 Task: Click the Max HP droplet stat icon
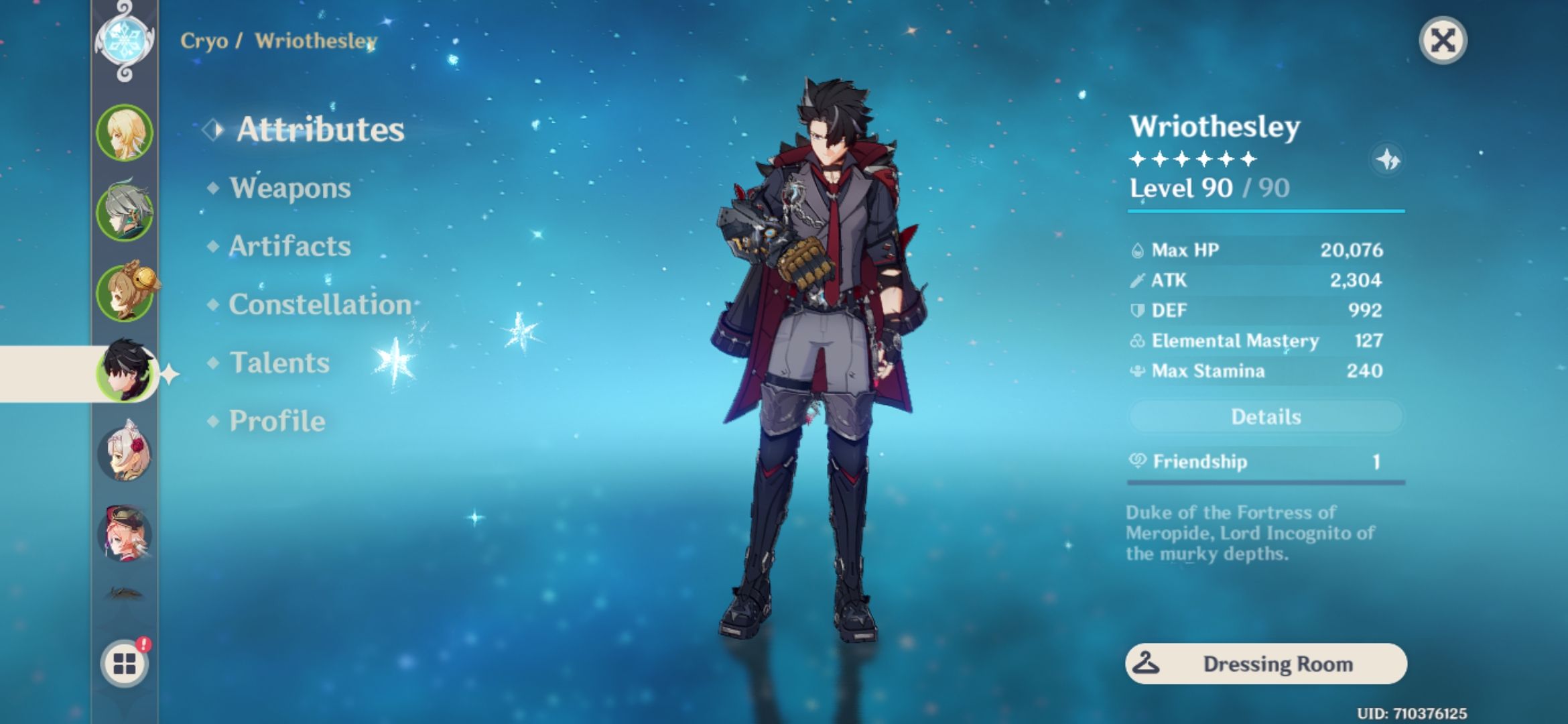pyautogui.click(x=1138, y=250)
